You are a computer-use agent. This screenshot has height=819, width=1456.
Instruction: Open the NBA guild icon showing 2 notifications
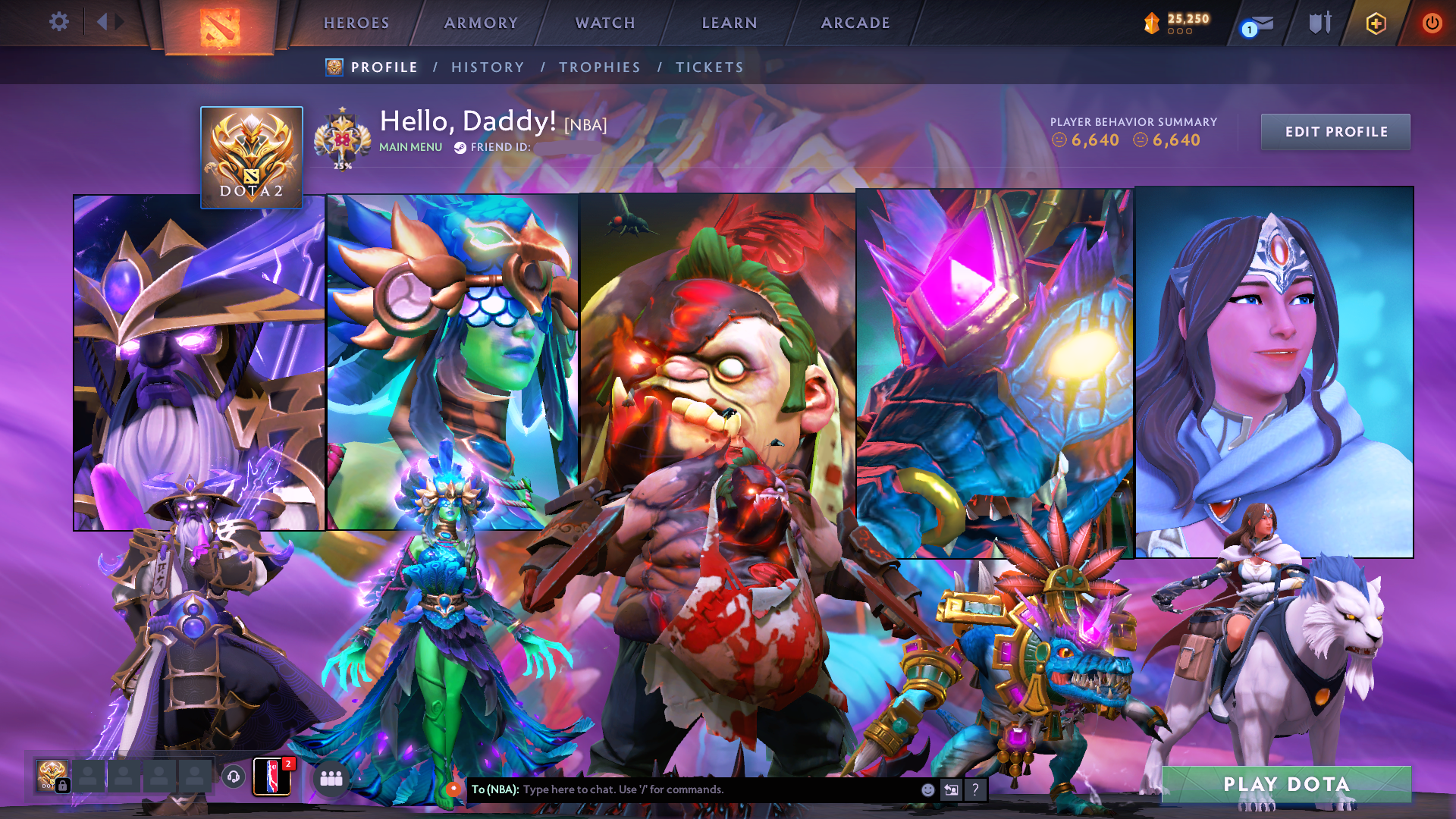click(x=271, y=777)
